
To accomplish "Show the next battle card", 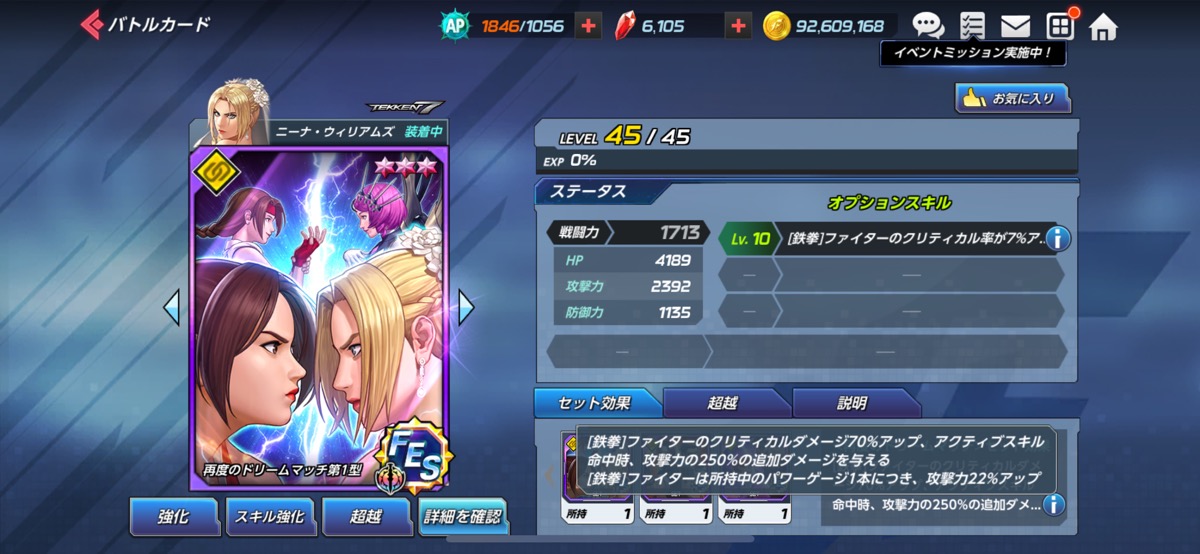I will [x=466, y=308].
